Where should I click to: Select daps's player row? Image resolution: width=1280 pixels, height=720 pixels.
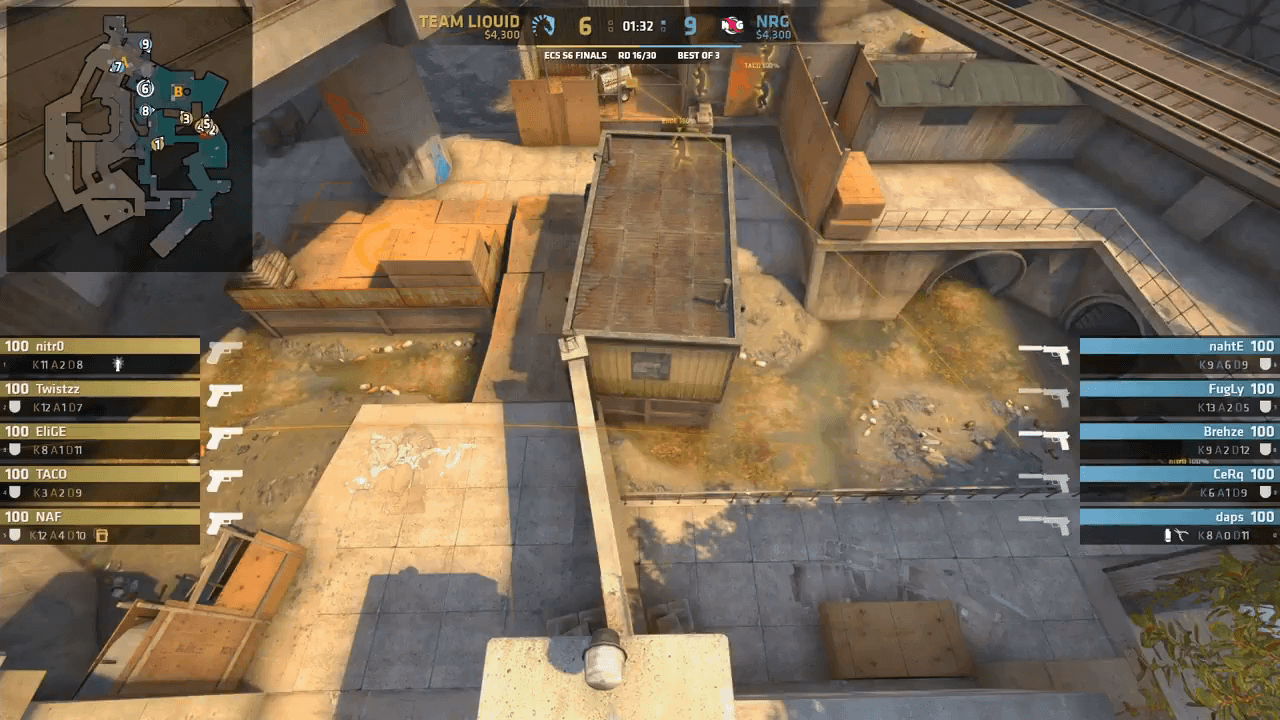click(x=1178, y=526)
